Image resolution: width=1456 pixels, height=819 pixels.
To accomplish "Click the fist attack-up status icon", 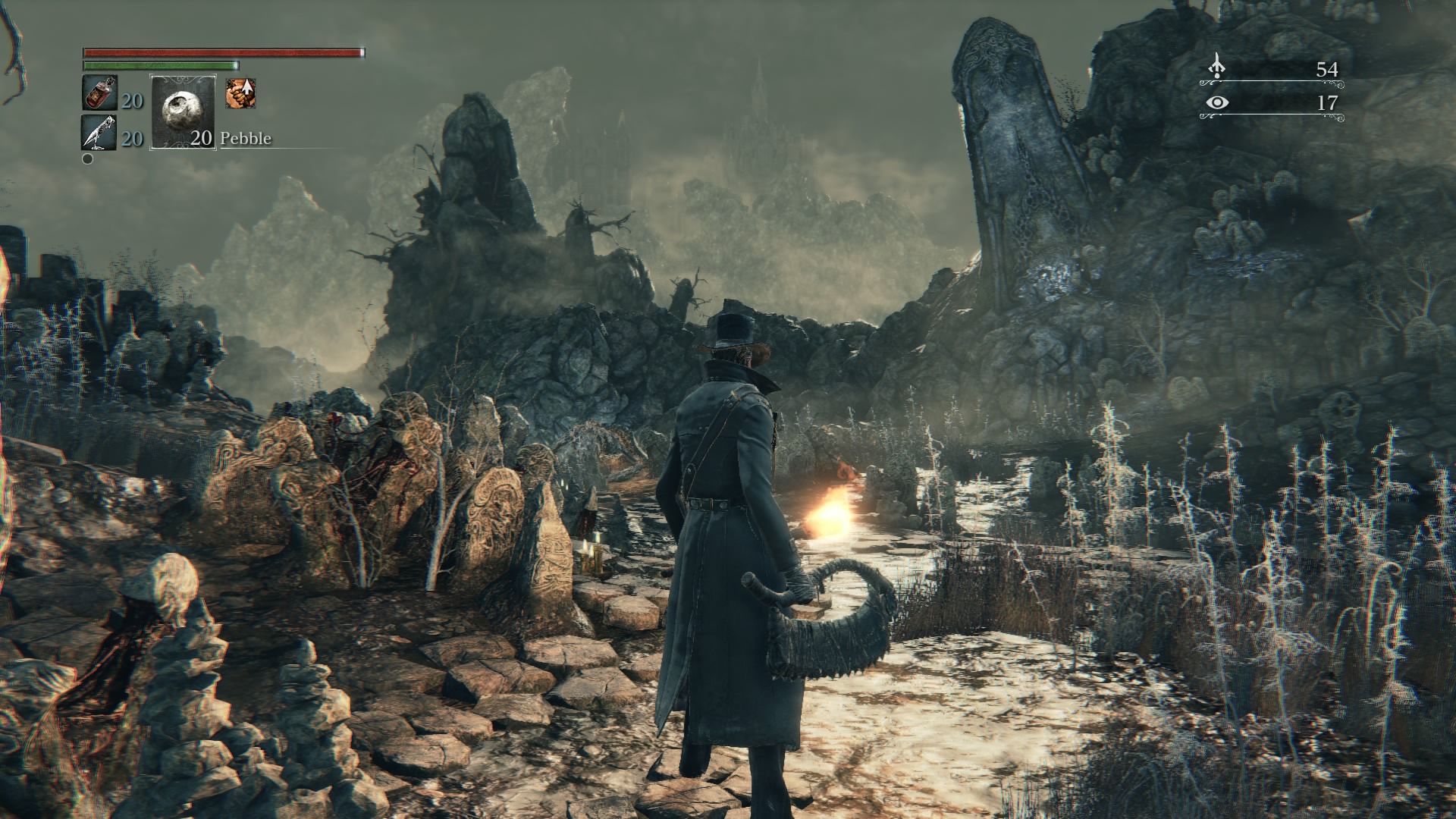I will tap(240, 93).
